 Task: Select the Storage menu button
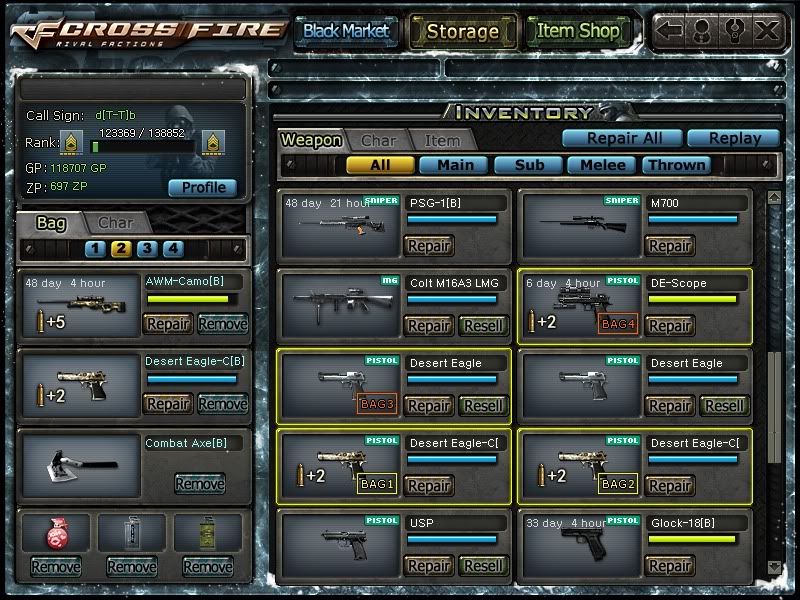462,31
